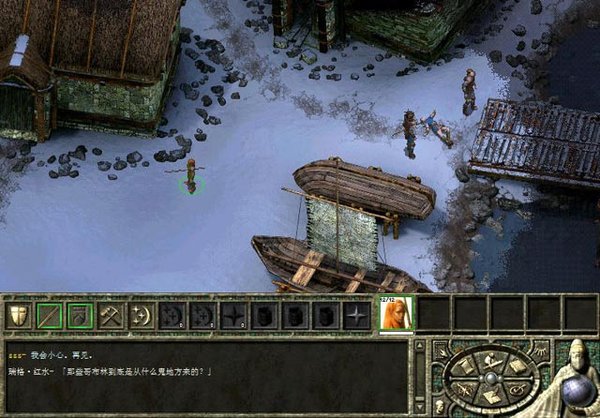Open the lower-left segment of the oval menu
600x418 pixels.
pyautogui.click(x=461, y=390)
